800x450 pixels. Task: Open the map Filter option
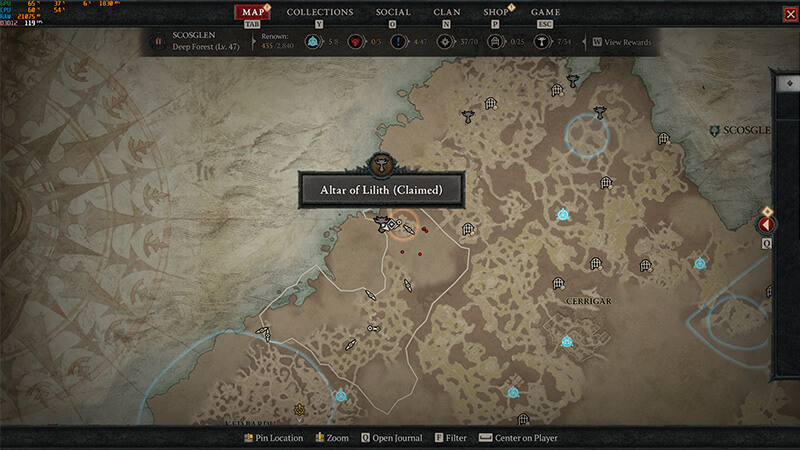[x=450, y=438]
